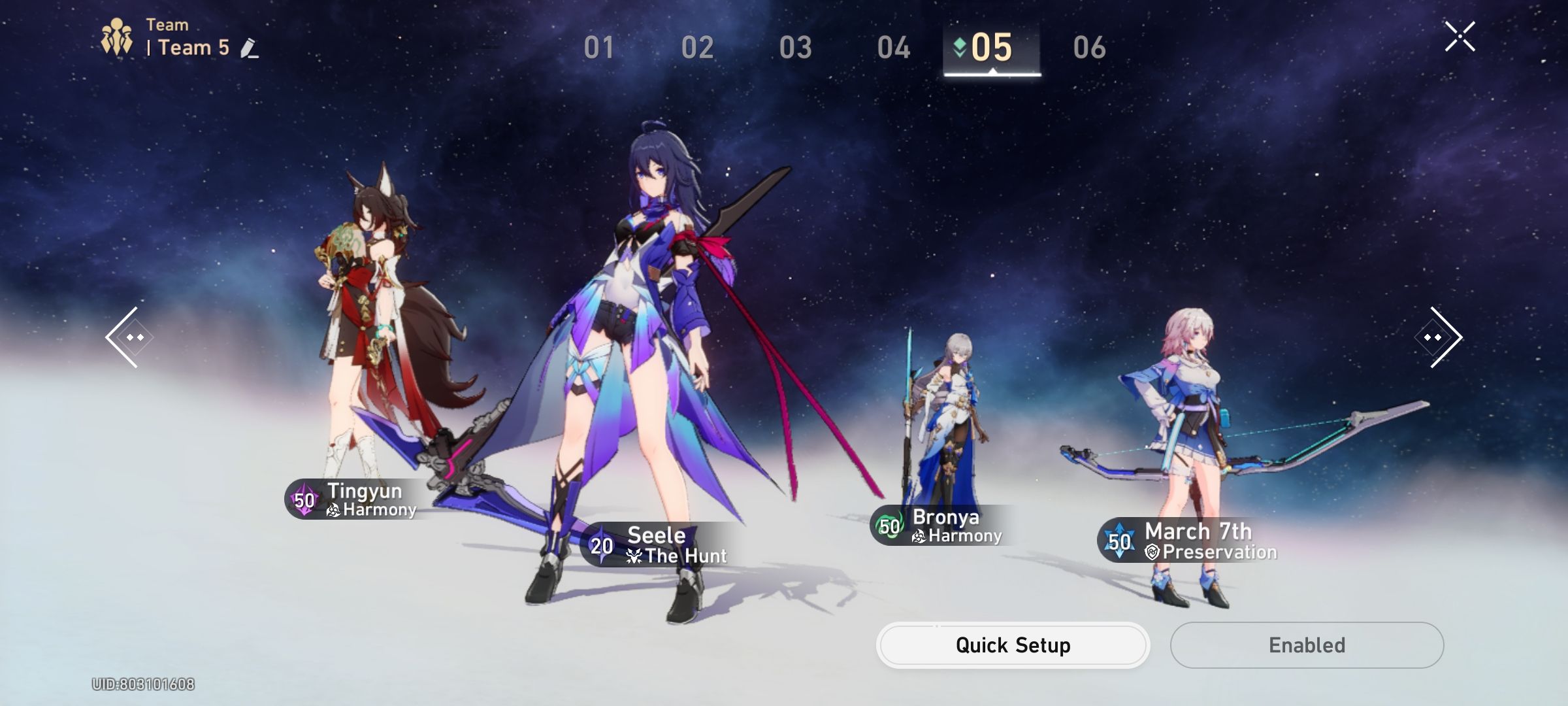Click Bronya's nameplate
The image size is (1568, 706).
pyautogui.click(x=943, y=526)
